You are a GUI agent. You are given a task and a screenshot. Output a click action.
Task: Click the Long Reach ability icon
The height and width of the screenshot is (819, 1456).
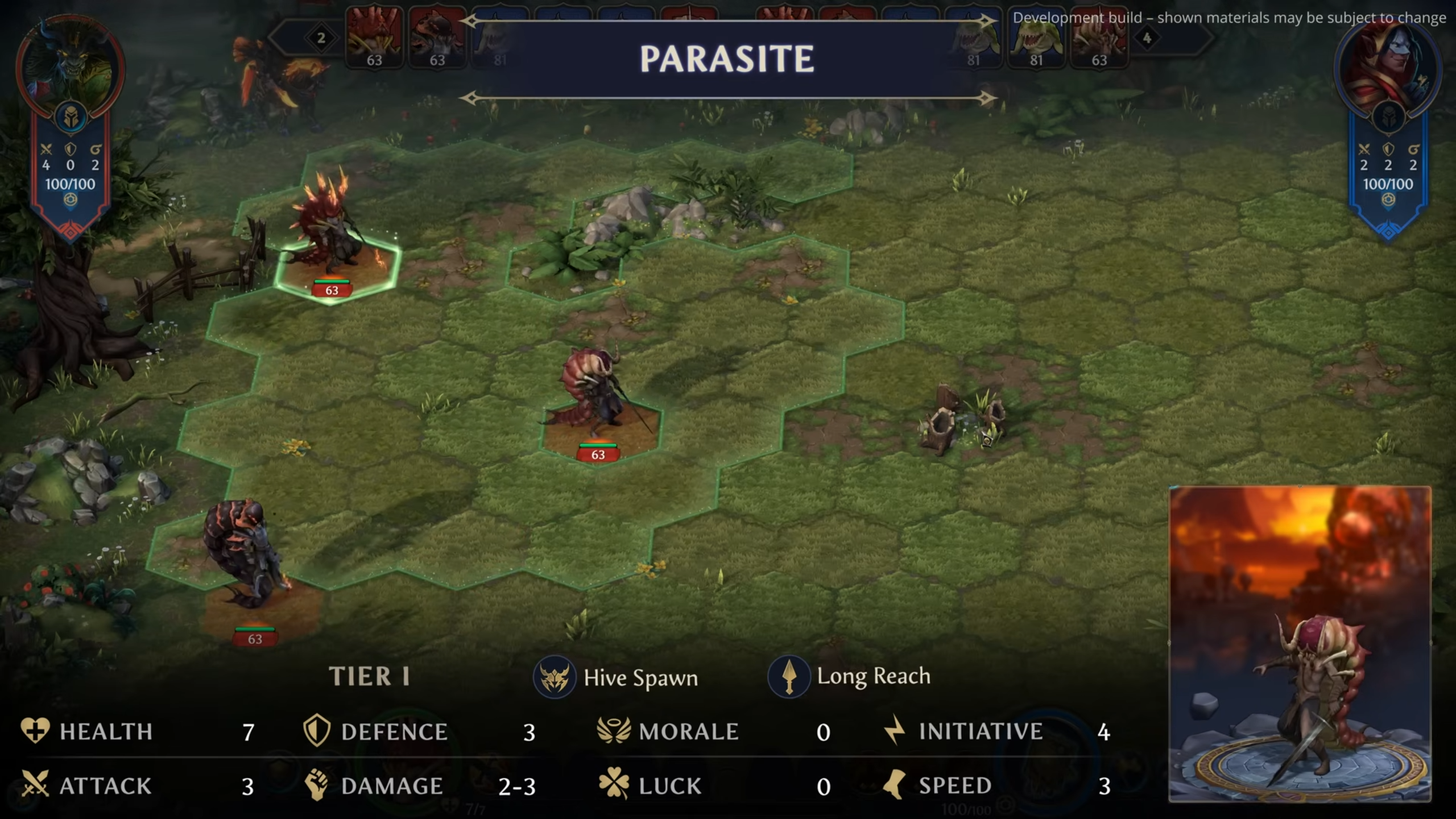click(788, 677)
